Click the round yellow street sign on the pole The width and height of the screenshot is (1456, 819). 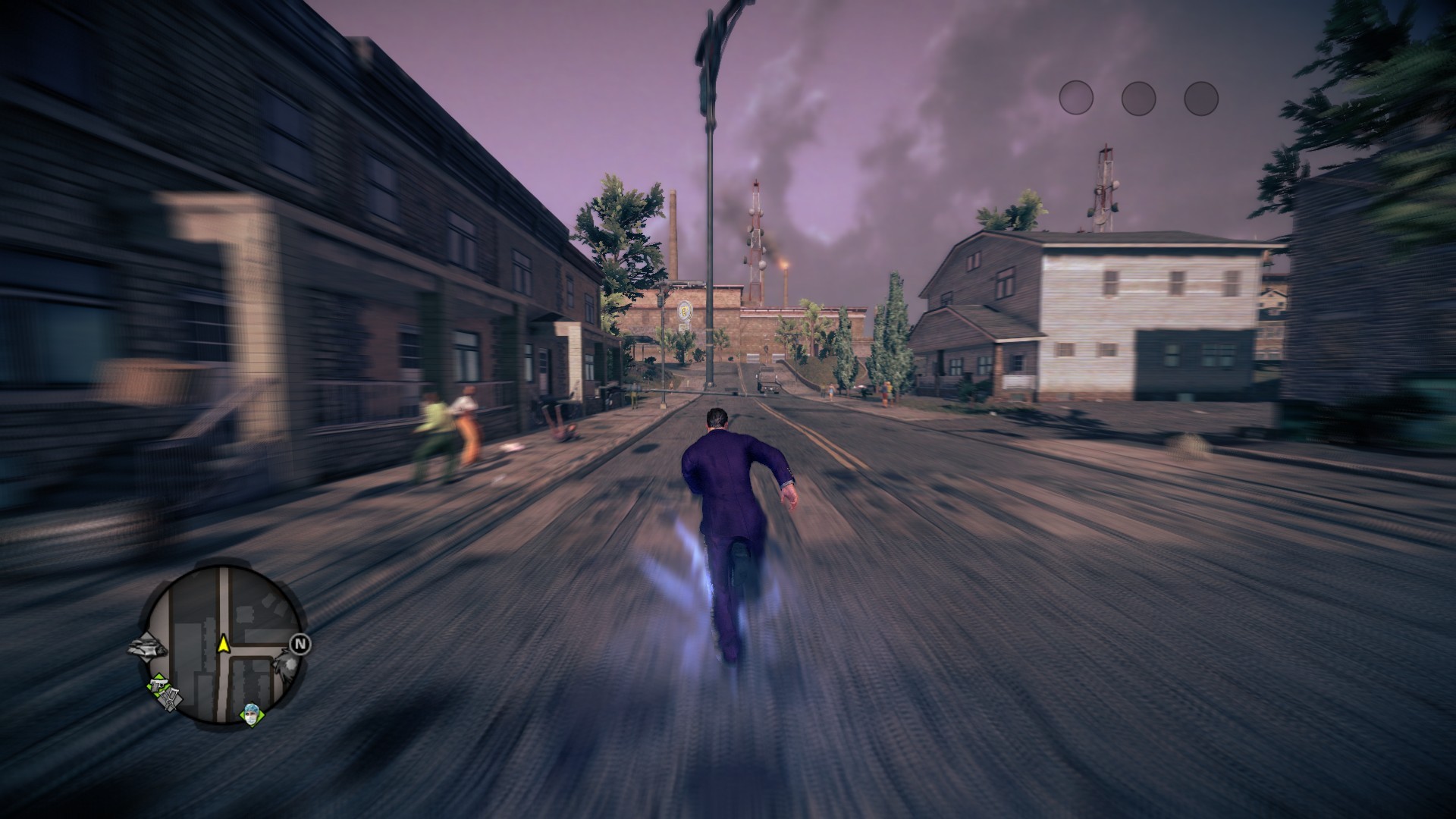tap(684, 309)
